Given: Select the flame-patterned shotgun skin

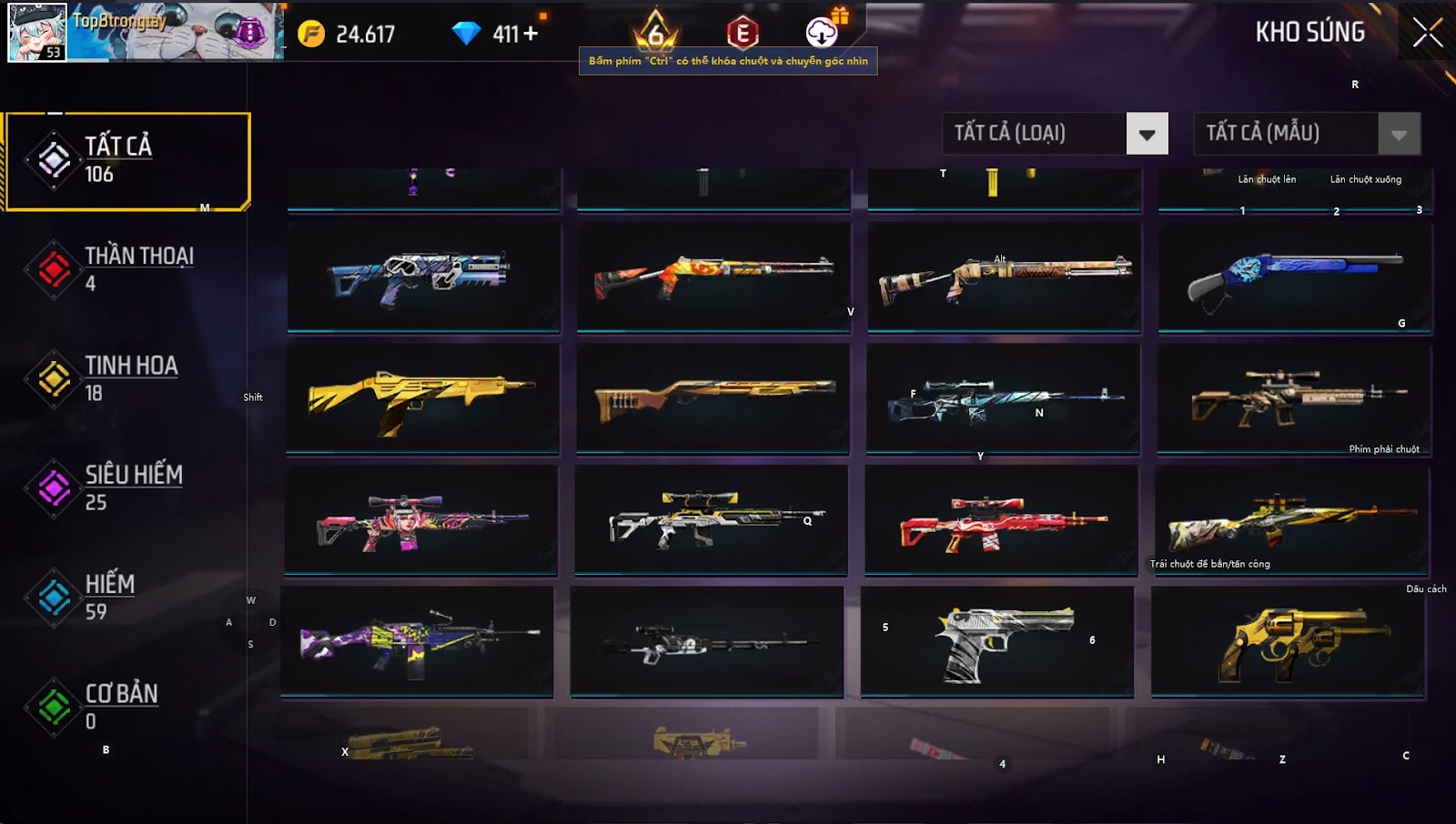Looking at the screenshot, I should 713,276.
